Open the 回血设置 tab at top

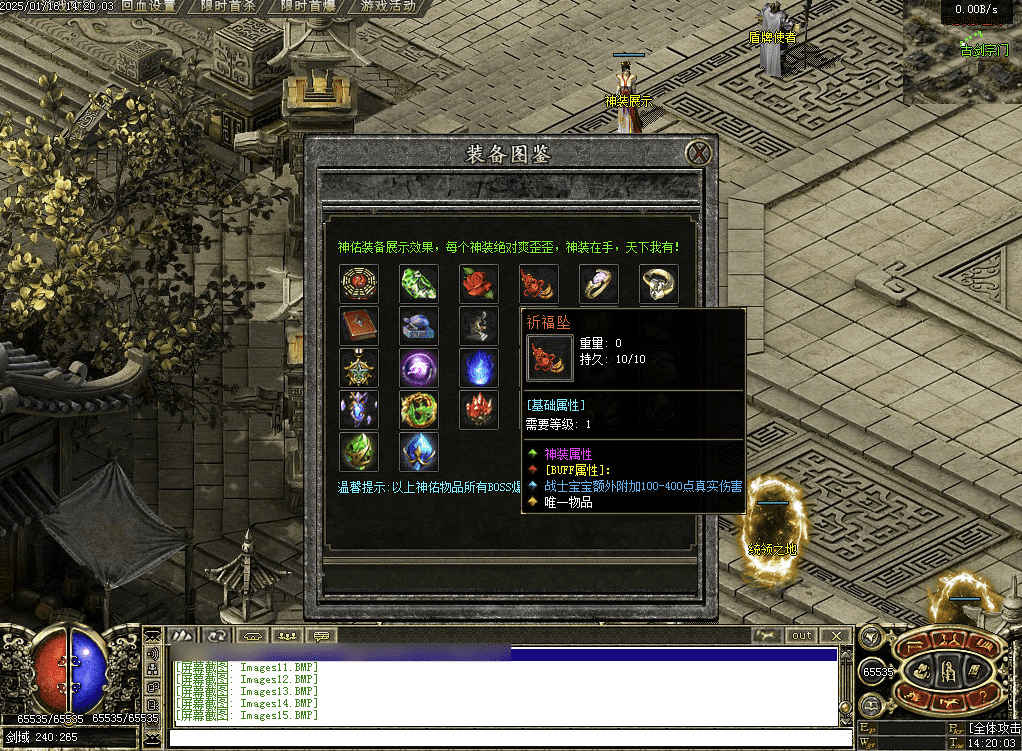click(x=148, y=7)
